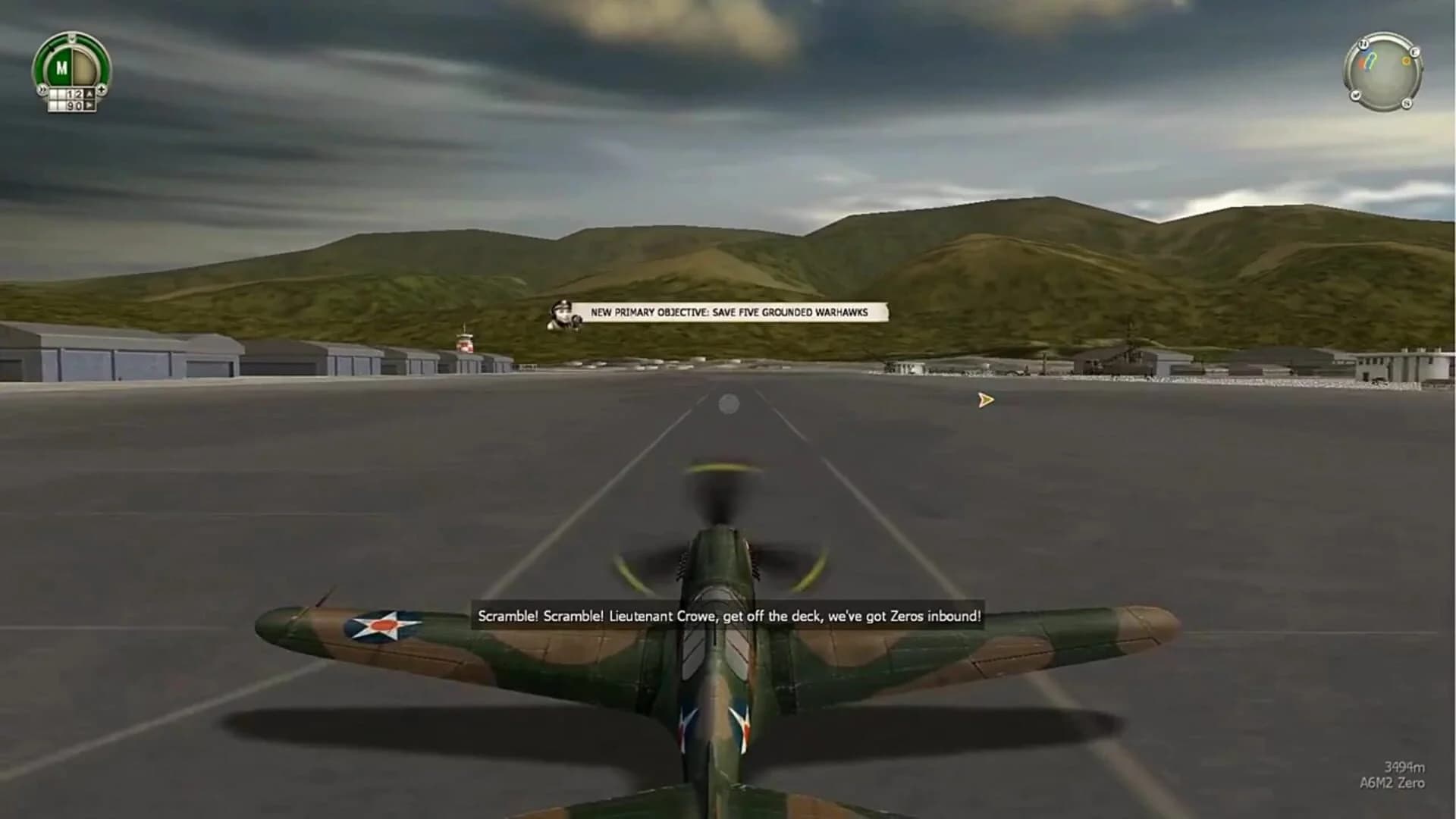The width and height of the screenshot is (1456, 819).
Task: Click the right arrow beside the 90 readout
Action: click(89, 105)
